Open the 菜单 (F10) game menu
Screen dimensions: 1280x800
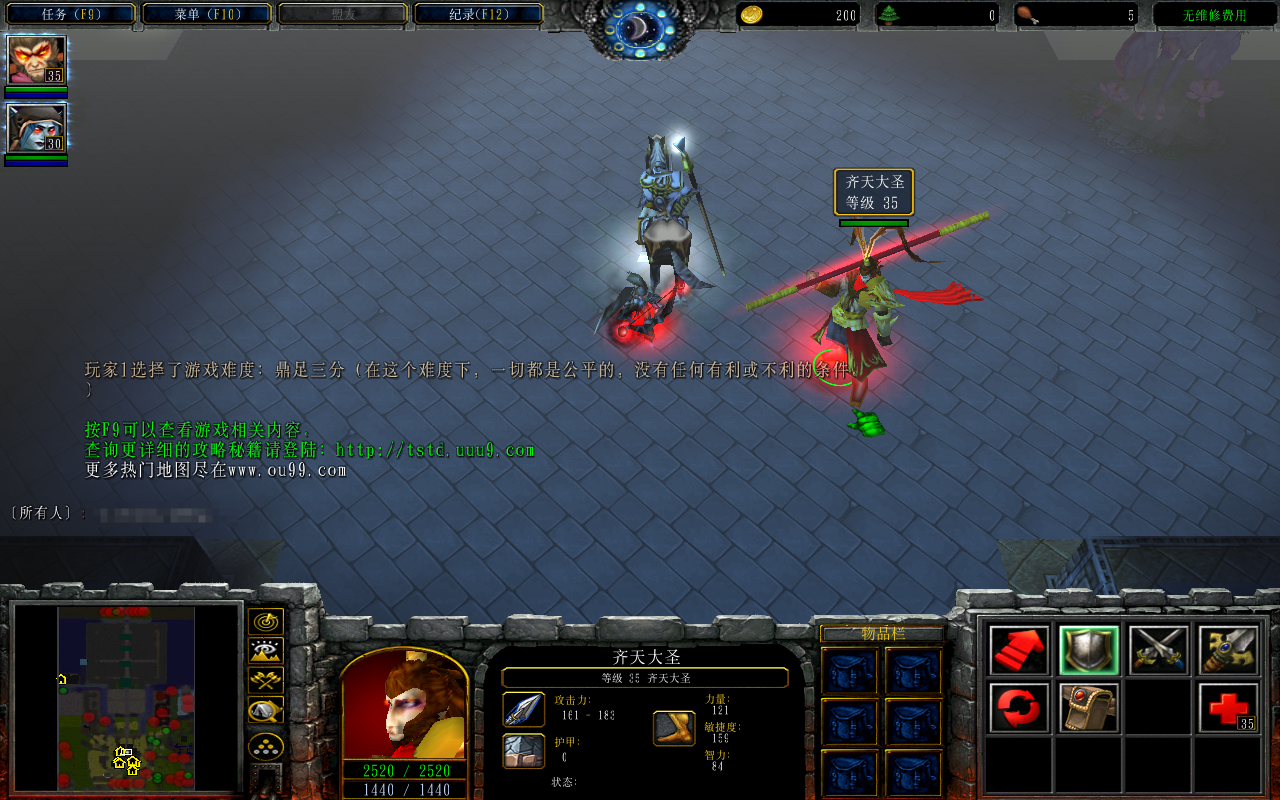click(207, 14)
